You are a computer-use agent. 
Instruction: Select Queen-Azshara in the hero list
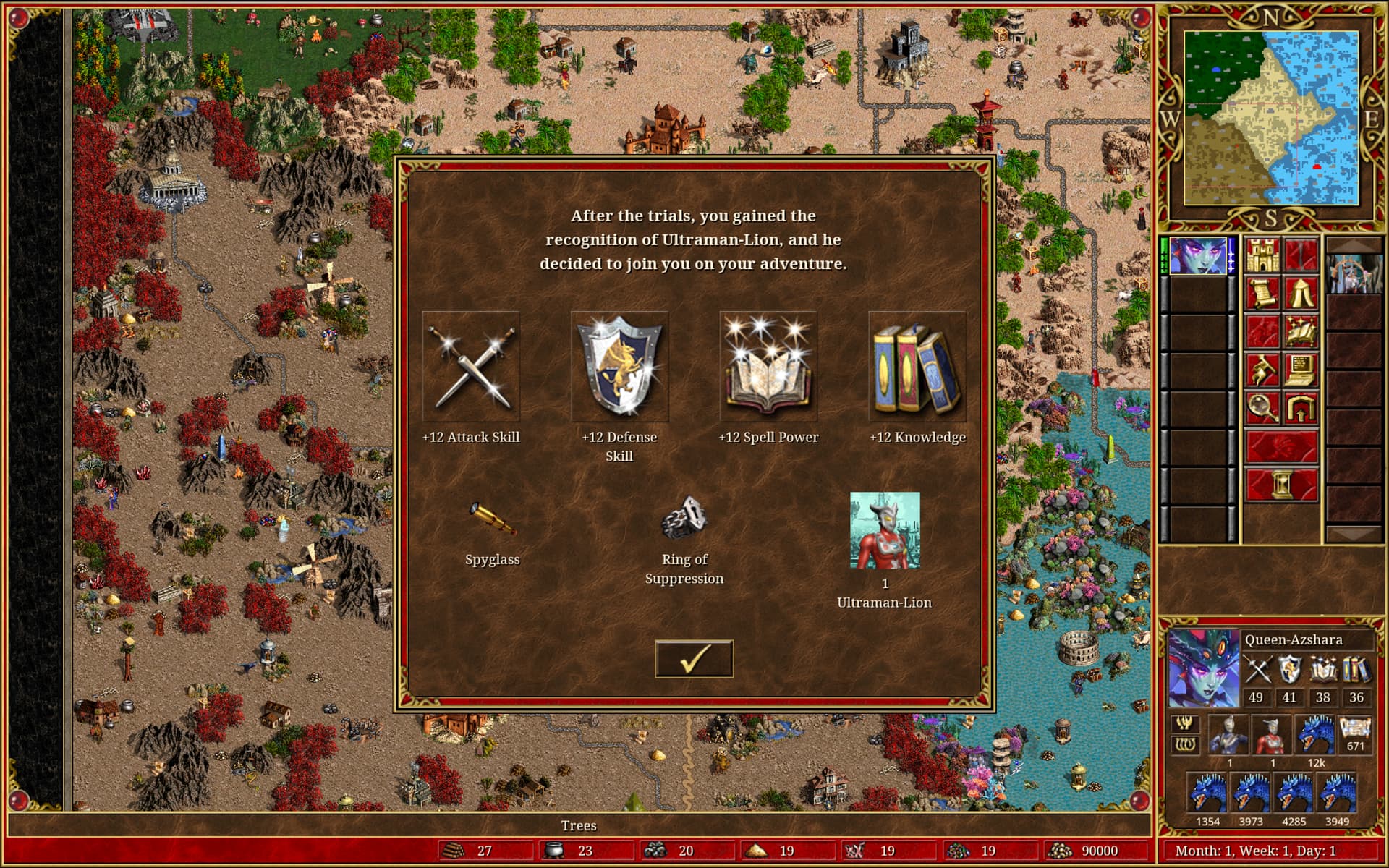click(1198, 256)
